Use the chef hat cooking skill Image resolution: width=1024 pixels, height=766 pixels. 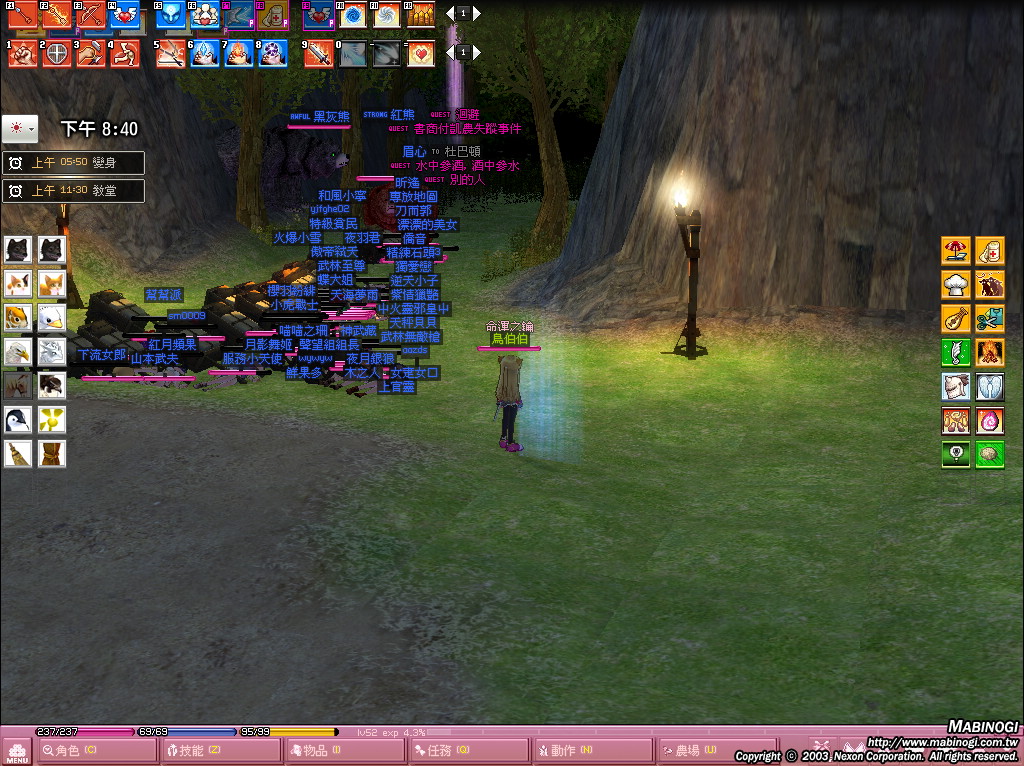pyautogui.click(x=956, y=285)
